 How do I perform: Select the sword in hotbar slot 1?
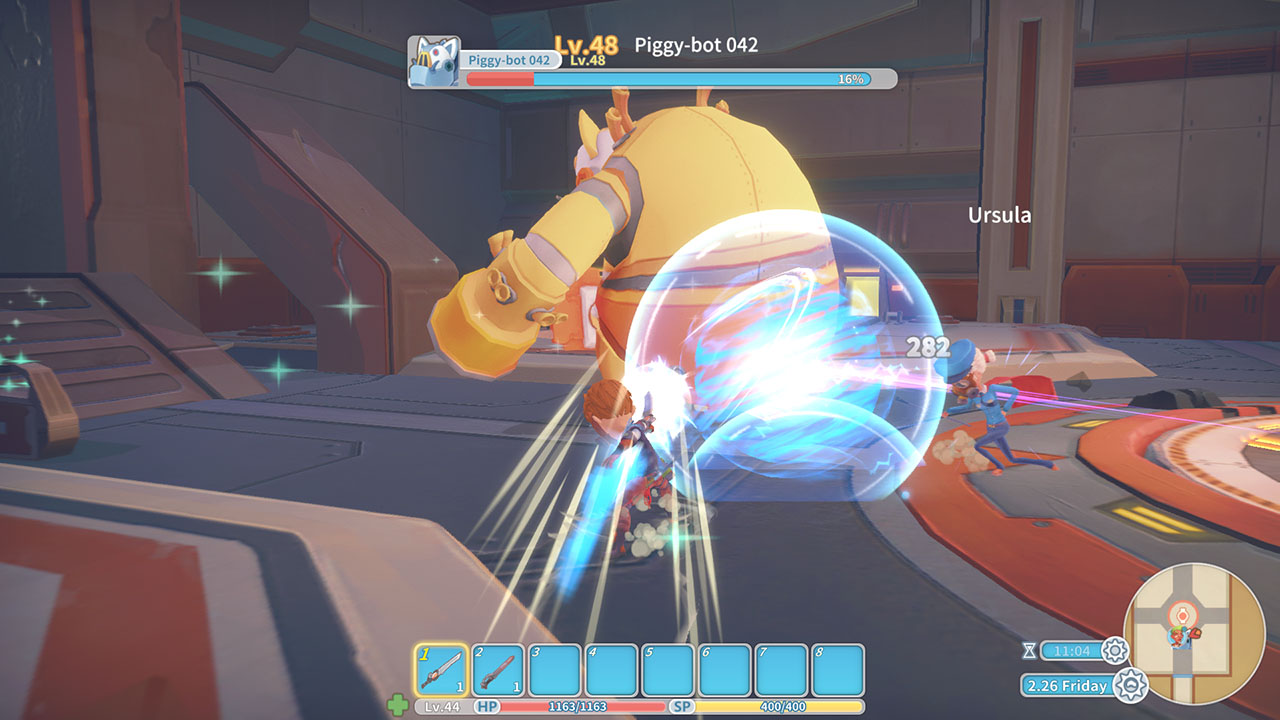[x=440, y=669]
